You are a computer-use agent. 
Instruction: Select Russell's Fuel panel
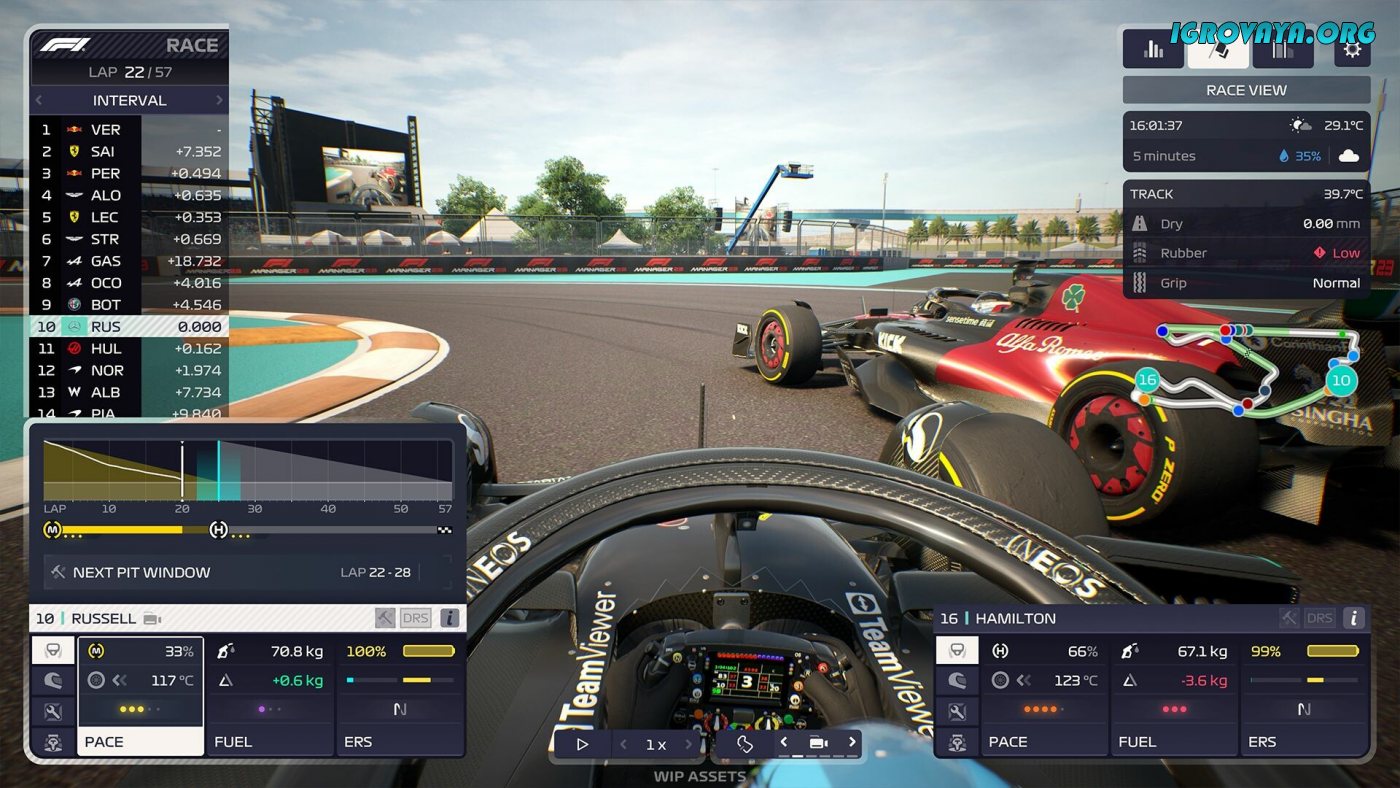[270, 696]
